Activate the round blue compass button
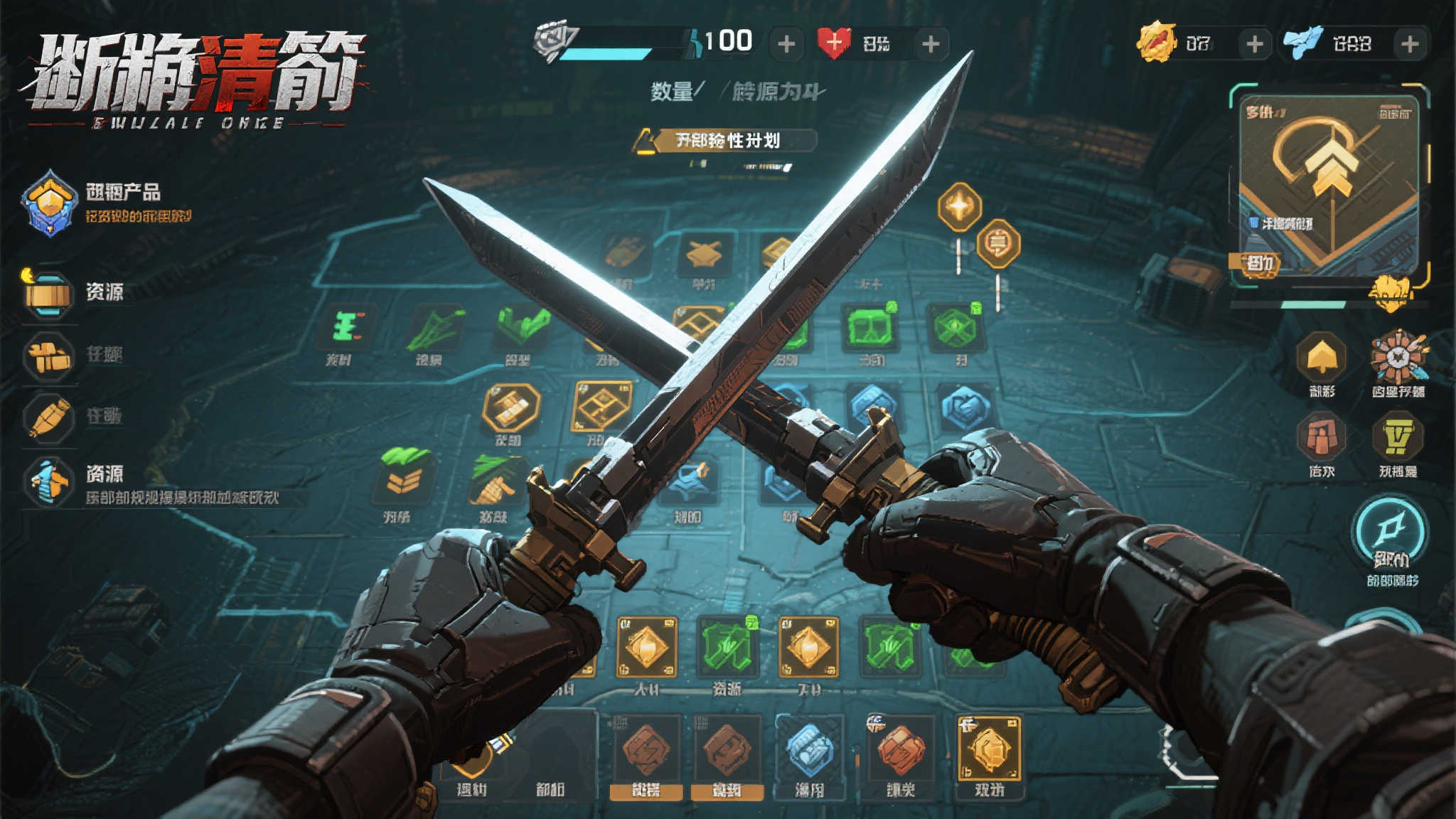Image resolution: width=1456 pixels, height=819 pixels. [x=1390, y=531]
